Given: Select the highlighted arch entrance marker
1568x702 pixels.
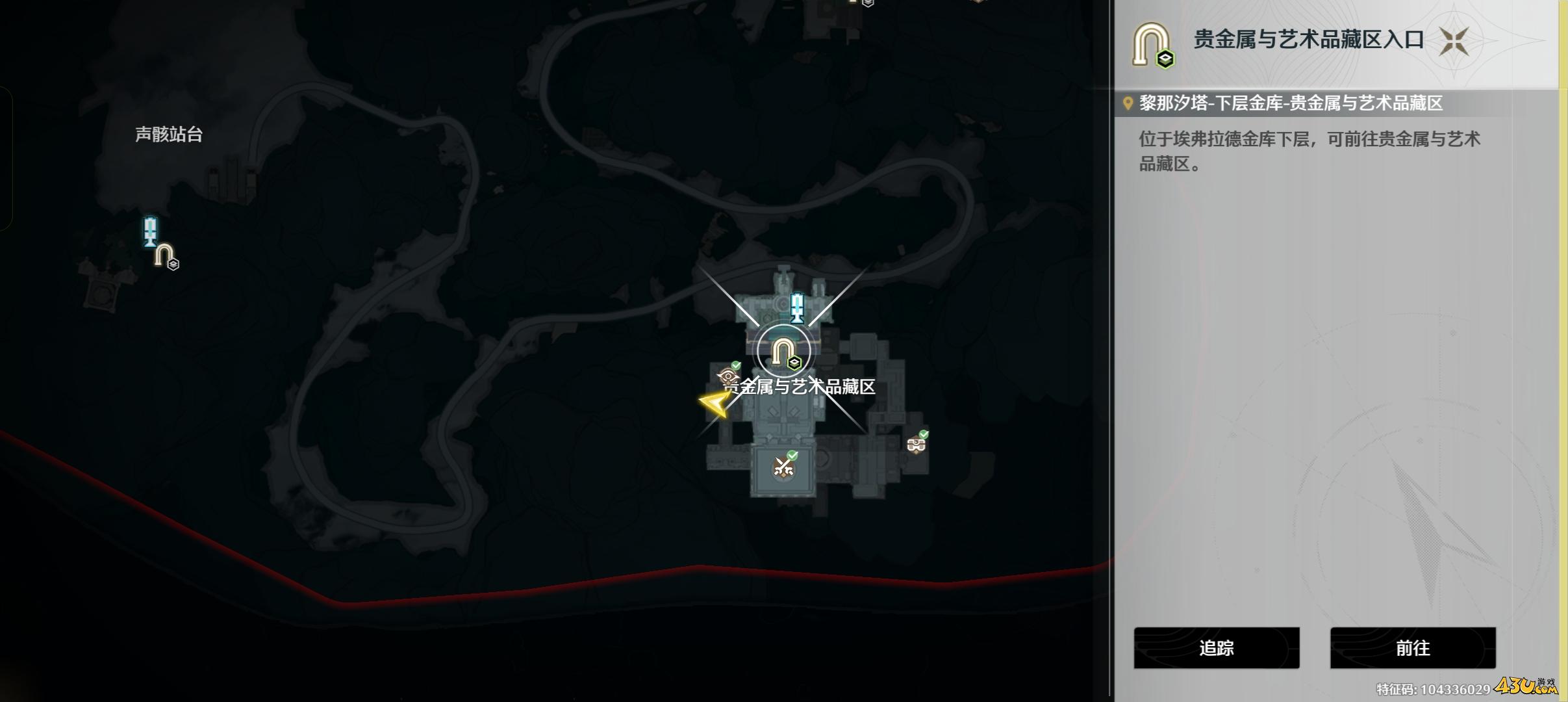Looking at the screenshot, I should (x=783, y=352).
